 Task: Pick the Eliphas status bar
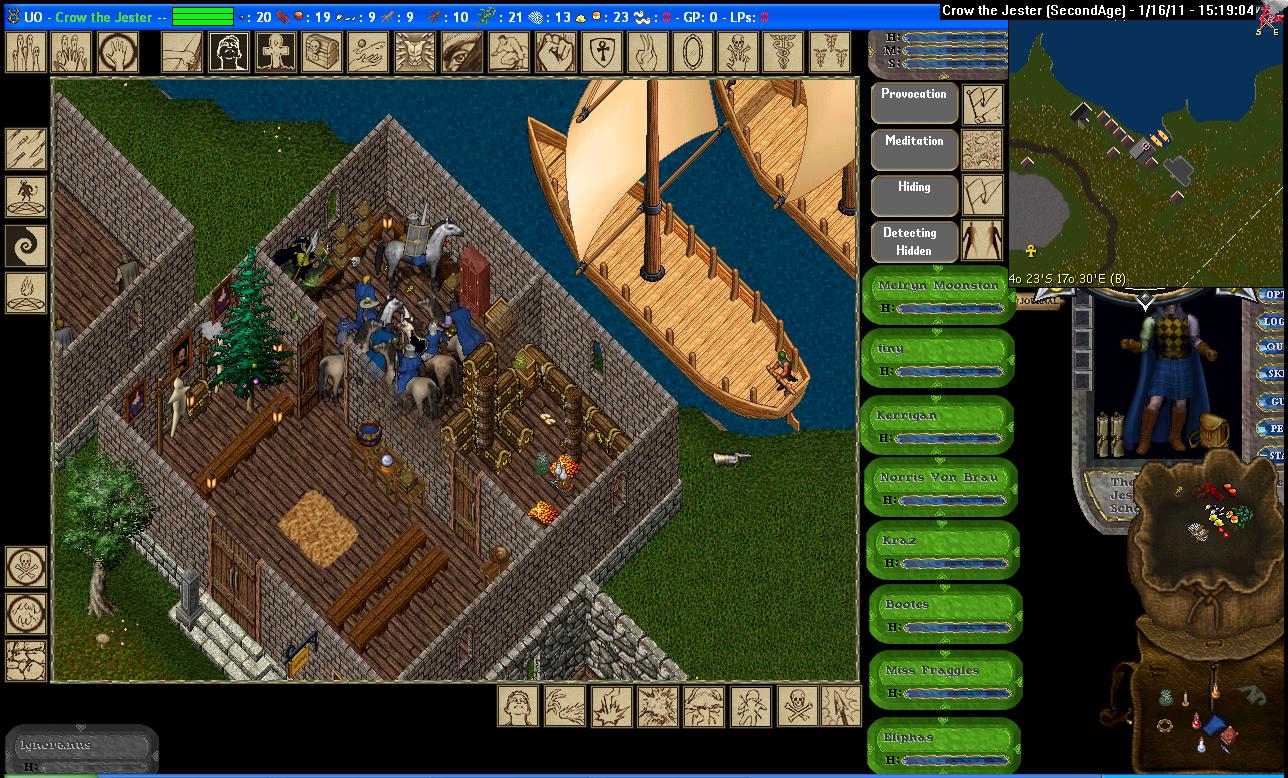point(942,746)
